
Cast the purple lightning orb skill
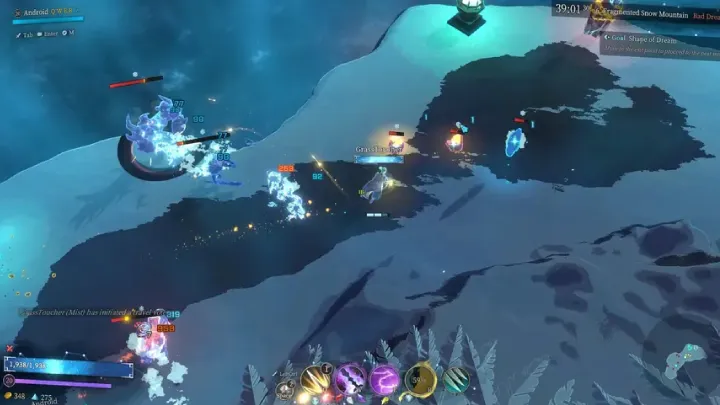click(x=385, y=380)
